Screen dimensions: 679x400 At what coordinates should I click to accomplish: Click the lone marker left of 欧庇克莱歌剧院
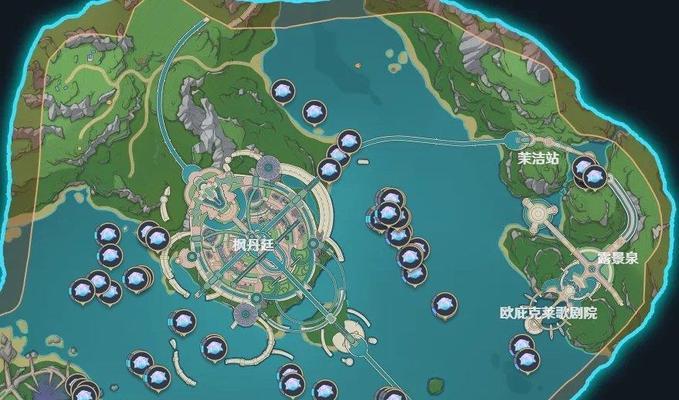(444, 302)
